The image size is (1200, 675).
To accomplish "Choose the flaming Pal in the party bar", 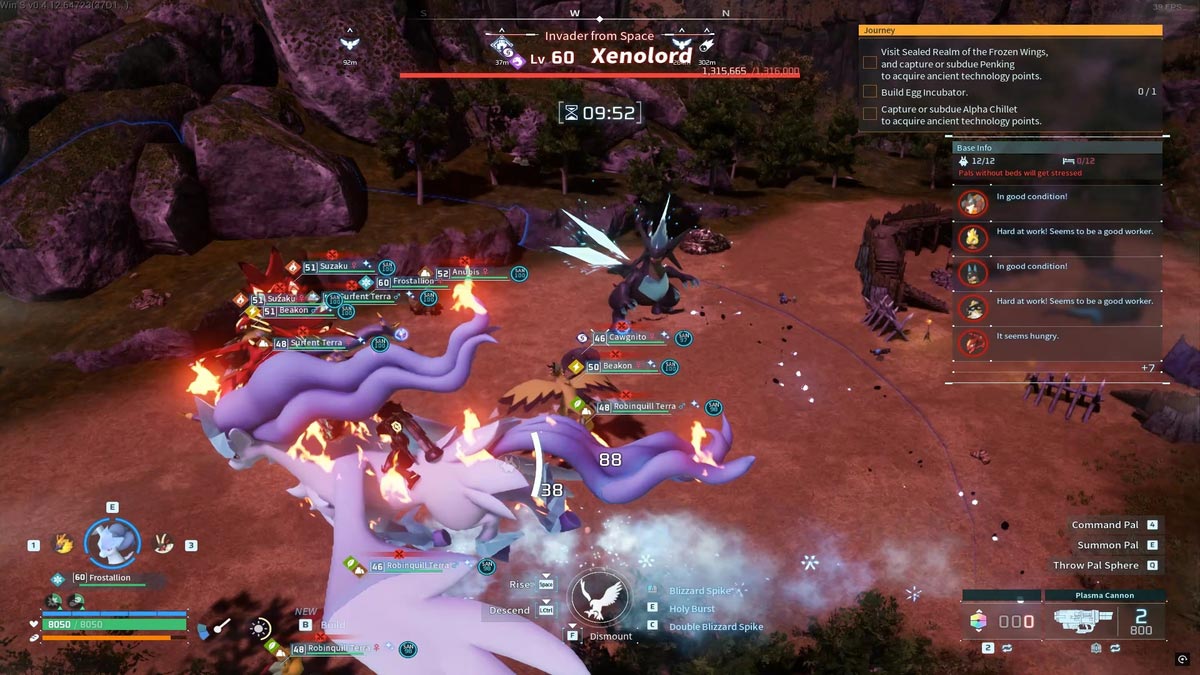I will click(63, 544).
